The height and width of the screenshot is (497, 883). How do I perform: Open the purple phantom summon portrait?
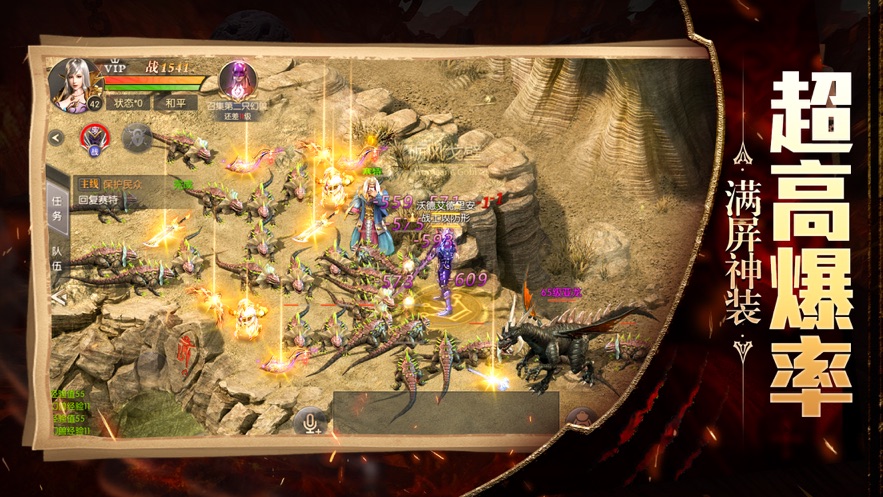(x=238, y=78)
